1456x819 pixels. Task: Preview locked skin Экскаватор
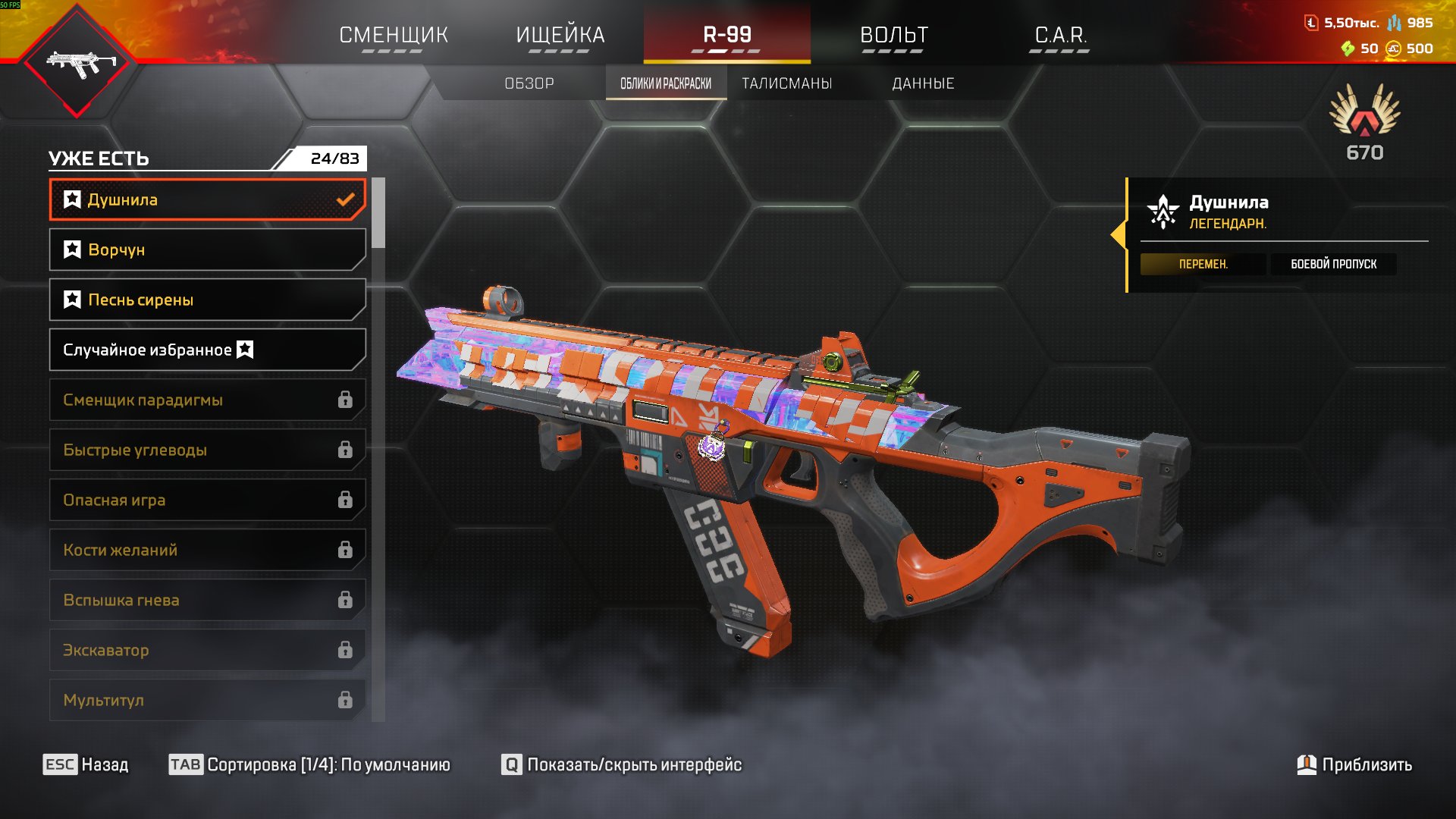point(207,650)
